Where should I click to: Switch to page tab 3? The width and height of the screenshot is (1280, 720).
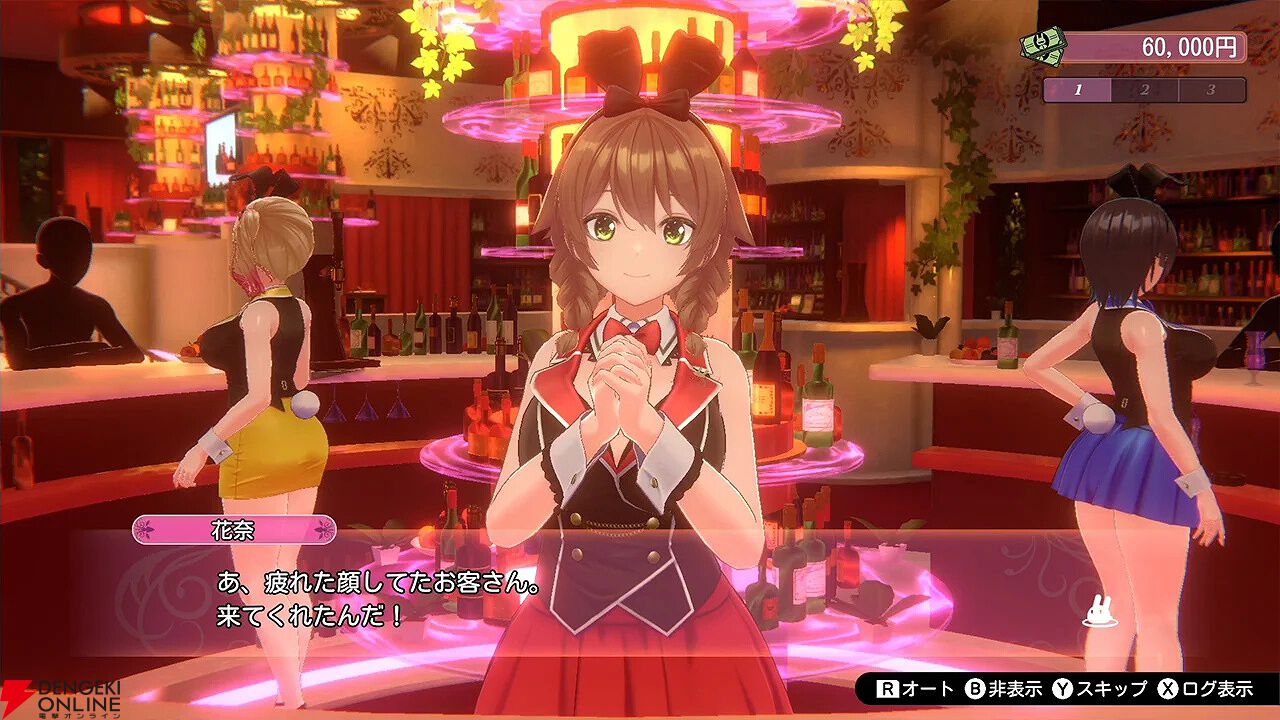[x=1210, y=89]
